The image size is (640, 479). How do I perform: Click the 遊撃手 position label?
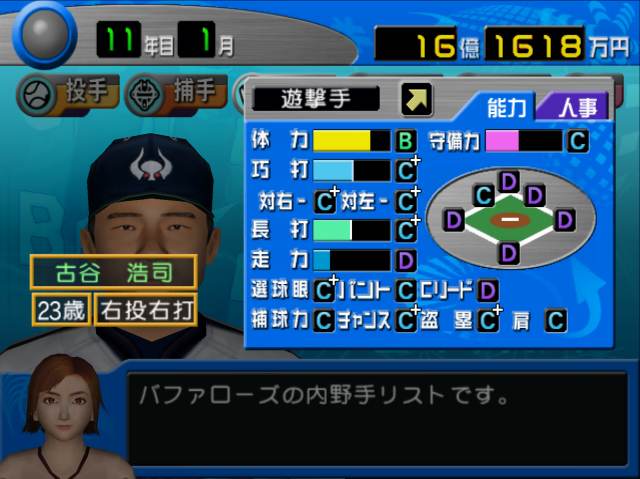316,98
